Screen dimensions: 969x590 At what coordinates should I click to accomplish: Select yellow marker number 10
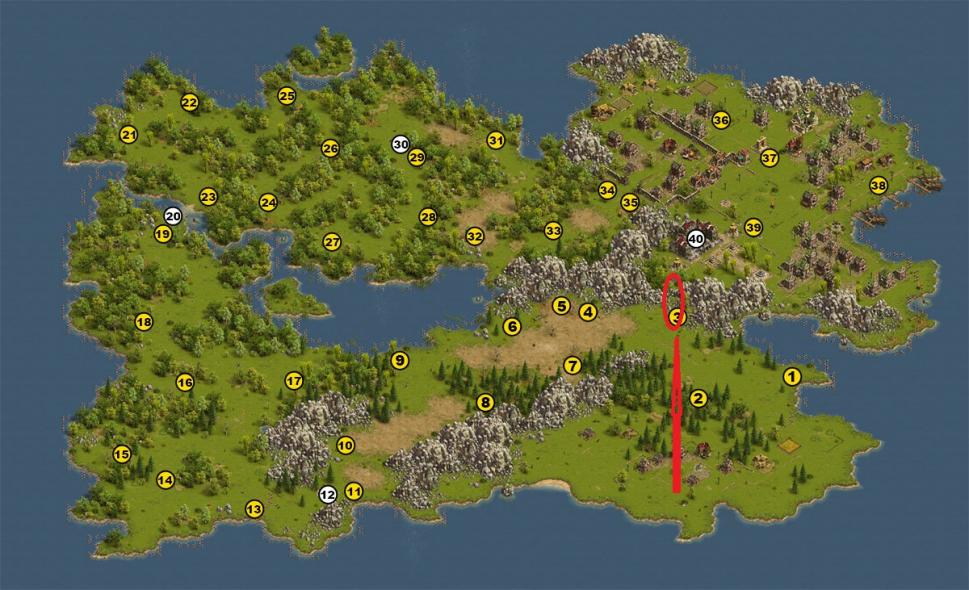pos(346,445)
